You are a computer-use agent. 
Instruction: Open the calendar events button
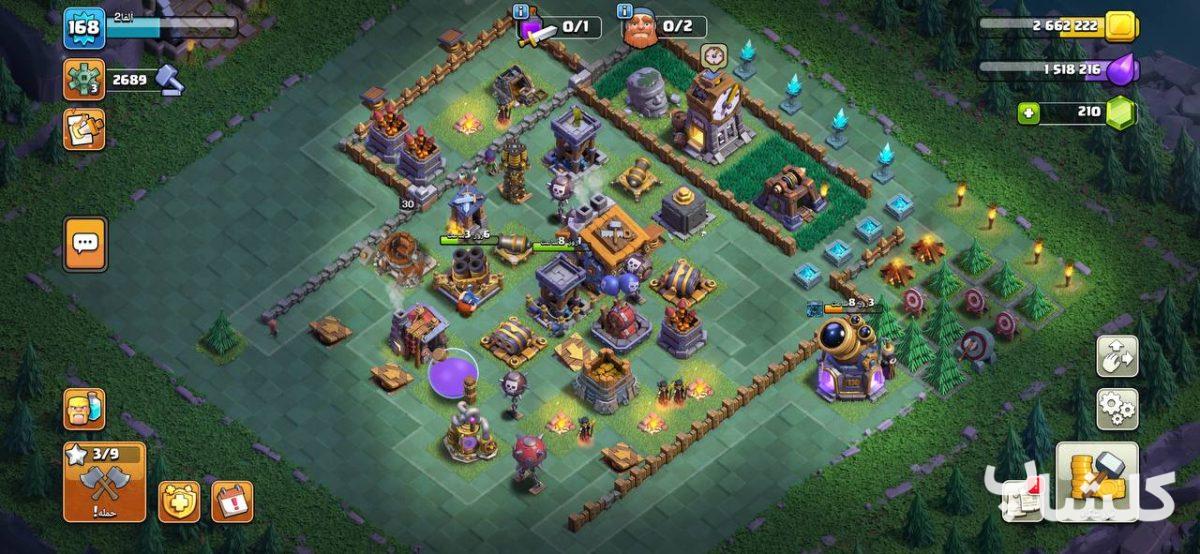click(232, 501)
